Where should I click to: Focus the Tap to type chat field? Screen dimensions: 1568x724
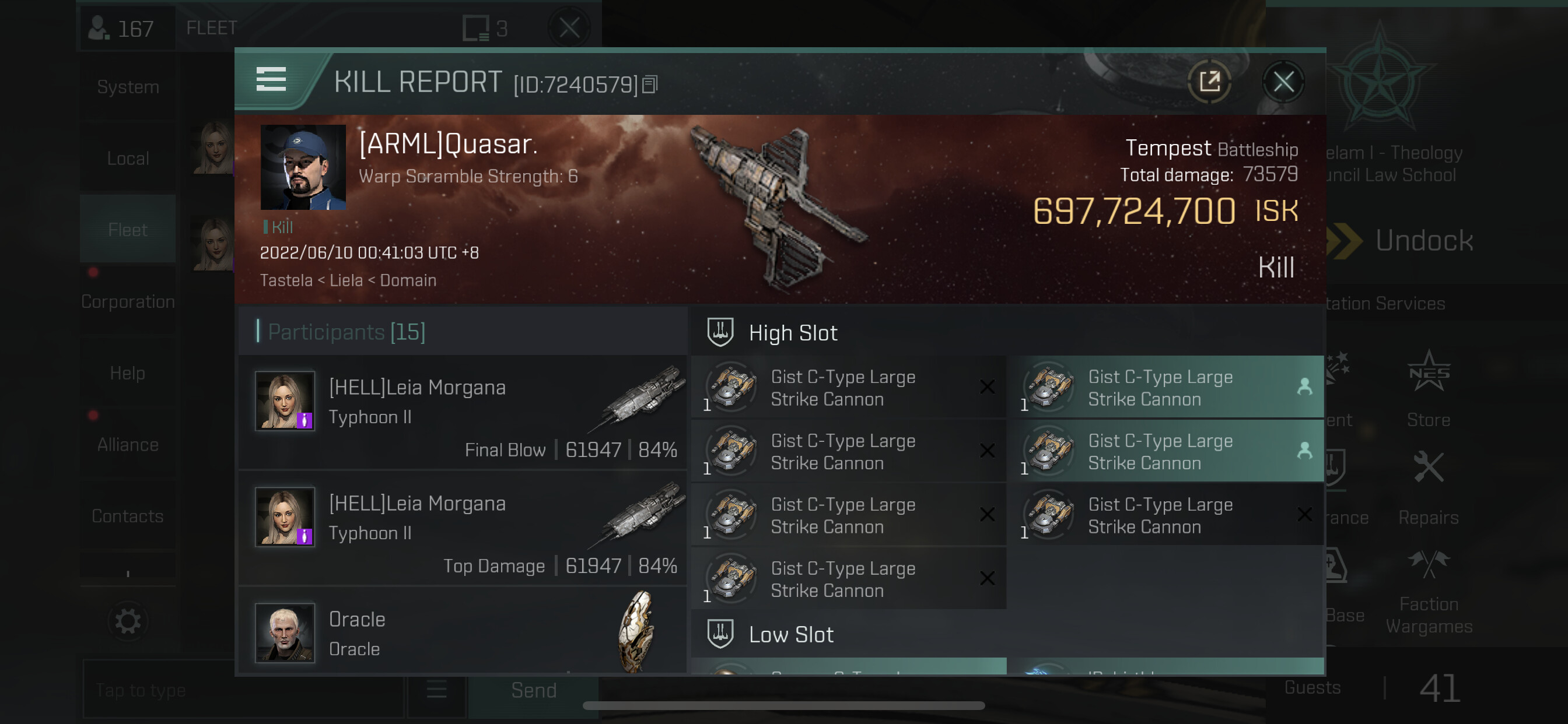point(243,691)
